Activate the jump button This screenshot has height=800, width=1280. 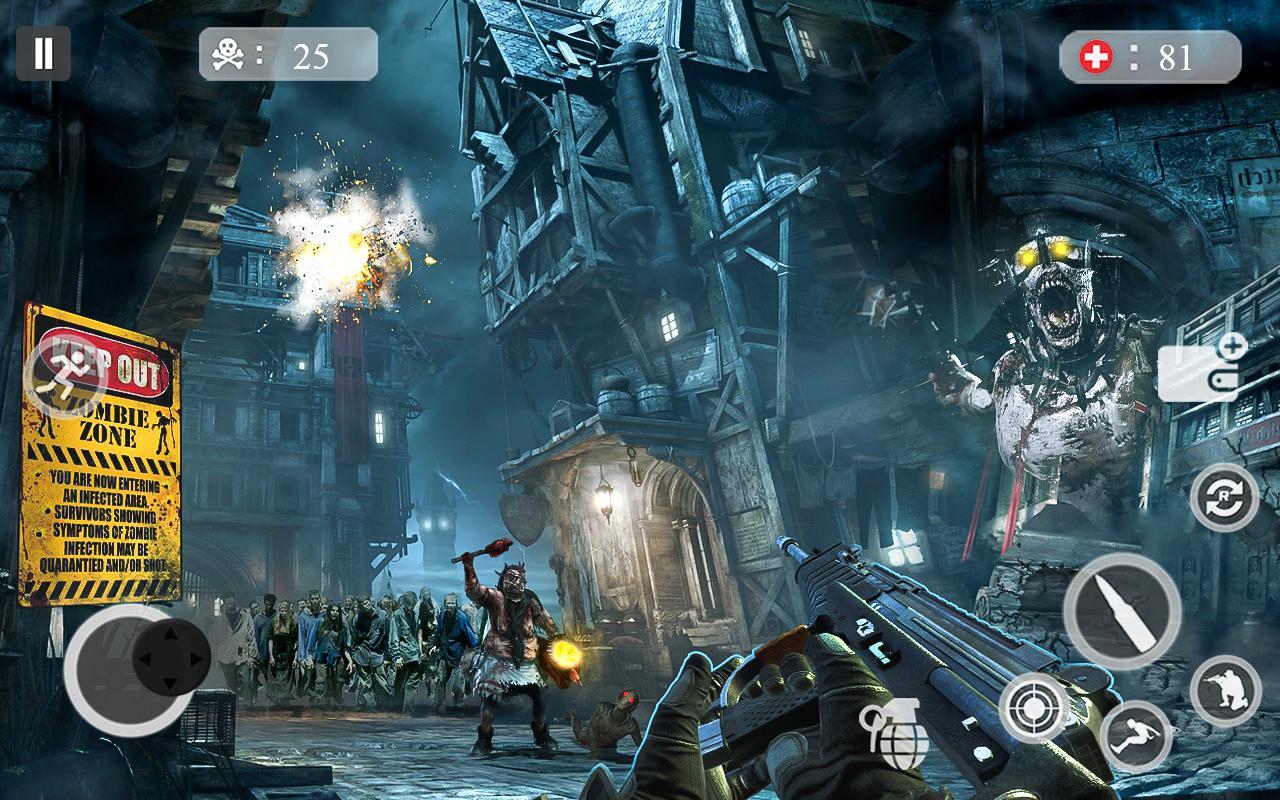1136,736
